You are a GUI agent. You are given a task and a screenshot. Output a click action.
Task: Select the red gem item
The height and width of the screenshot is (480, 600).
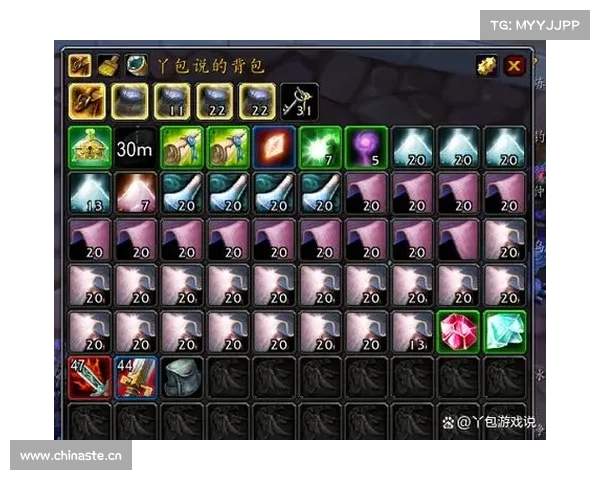click(x=459, y=332)
